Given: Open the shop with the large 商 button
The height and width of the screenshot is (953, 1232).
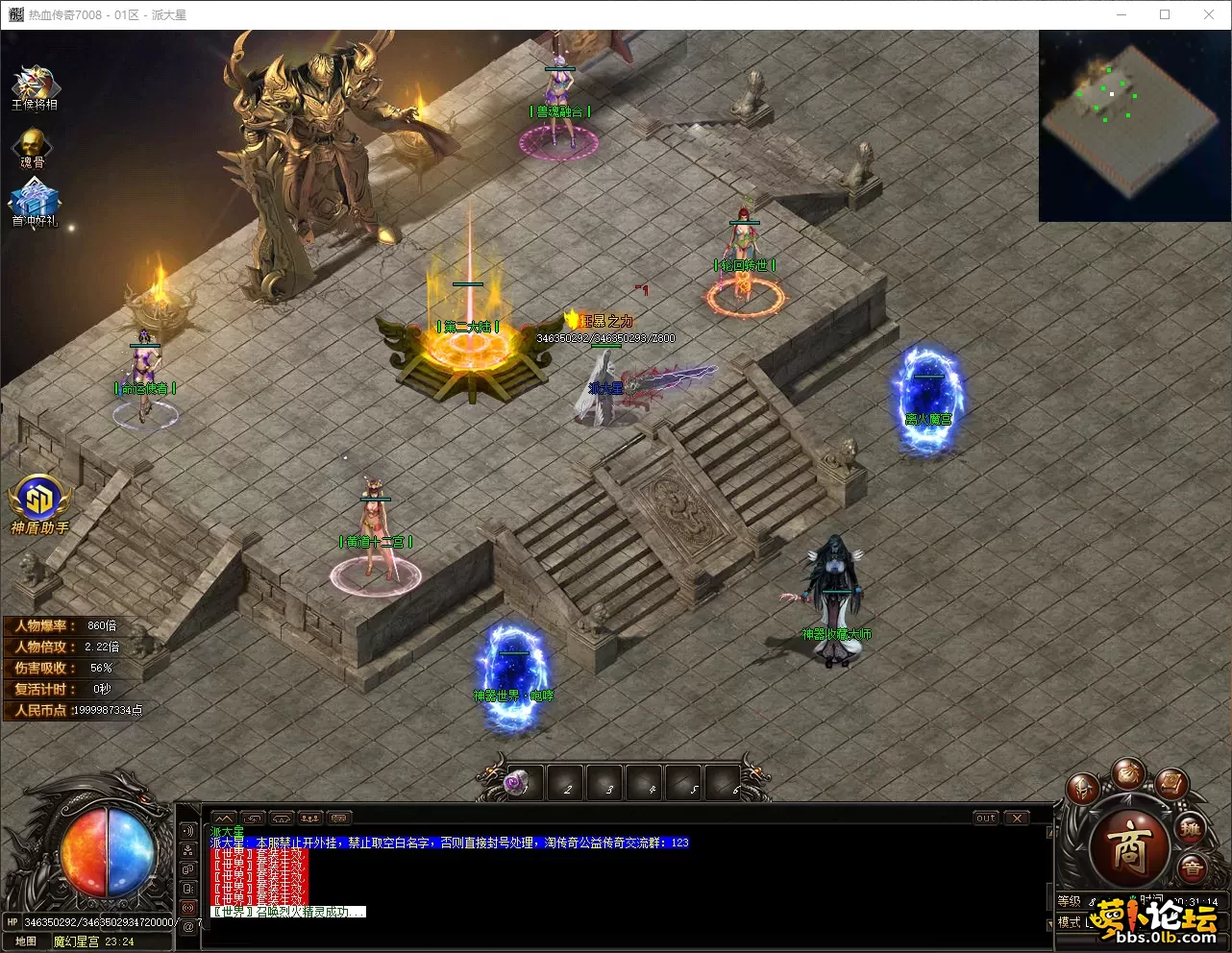Looking at the screenshot, I should (1128, 846).
